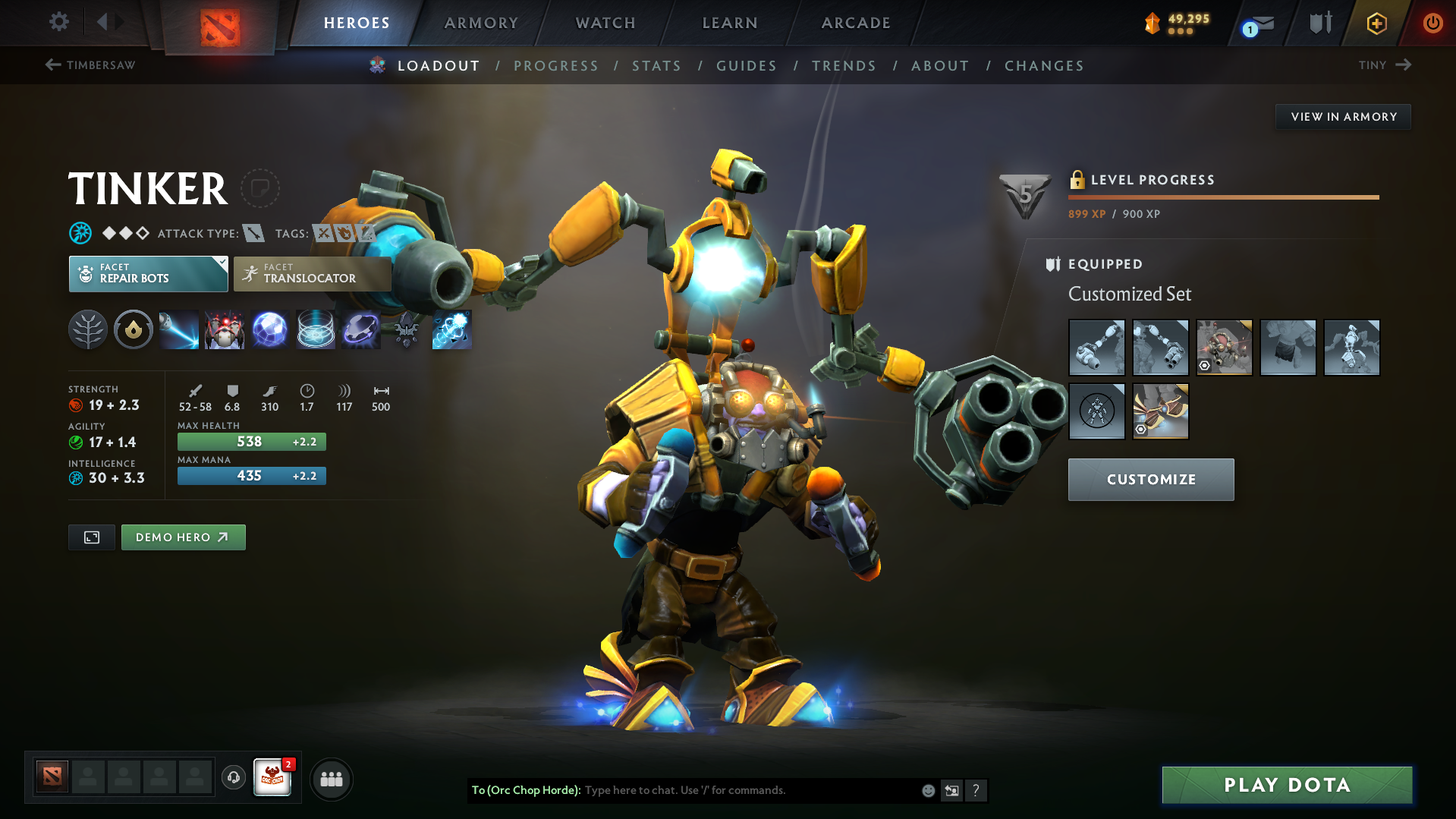Inspect Tinker's innate ability icon

point(134,329)
